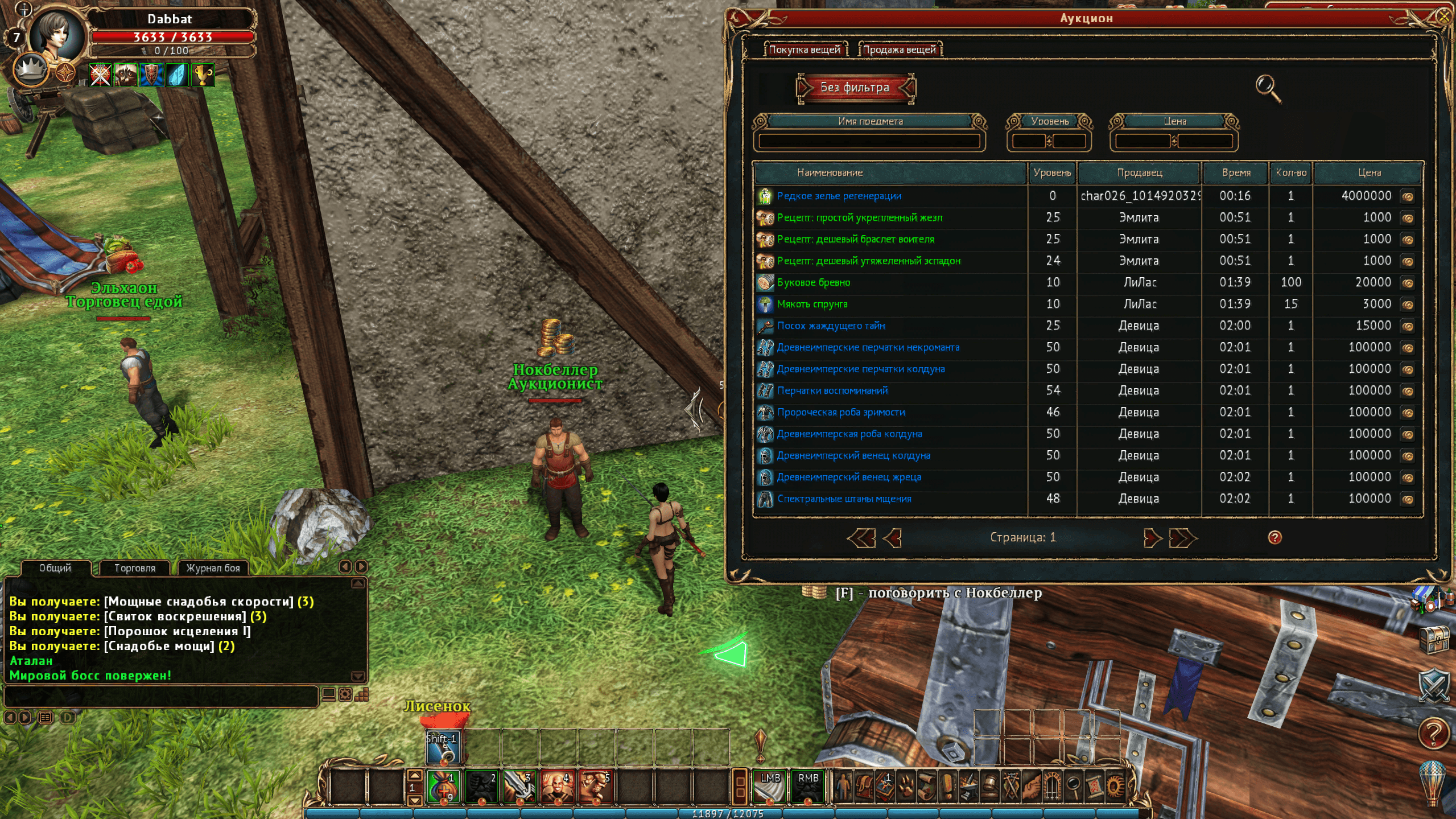Screen dimensions: 1456x819
Task: Click the trophy buff icon under portrait
Action: point(203,75)
